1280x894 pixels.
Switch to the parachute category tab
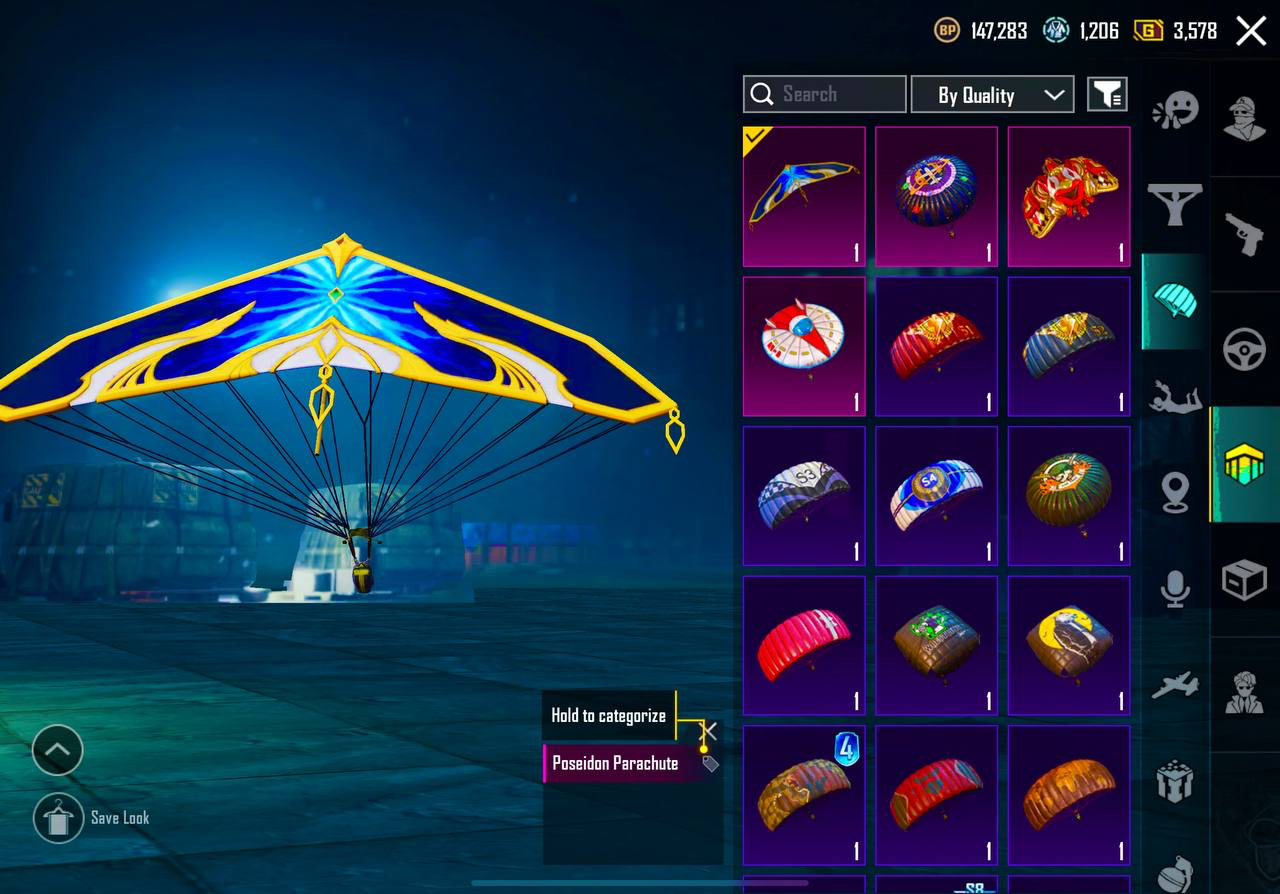click(x=1175, y=300)
